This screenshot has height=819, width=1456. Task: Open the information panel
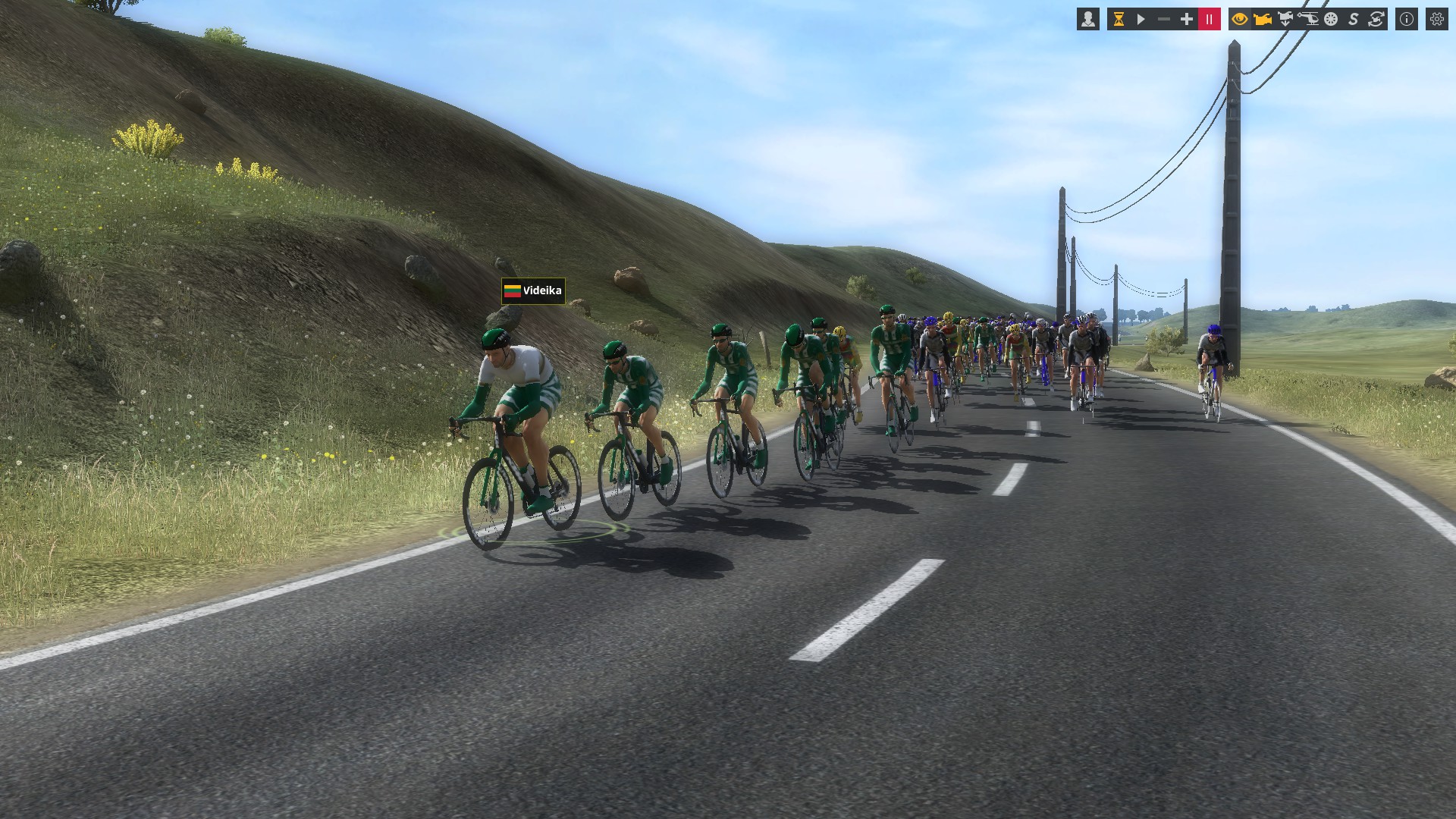(1407, 20)
